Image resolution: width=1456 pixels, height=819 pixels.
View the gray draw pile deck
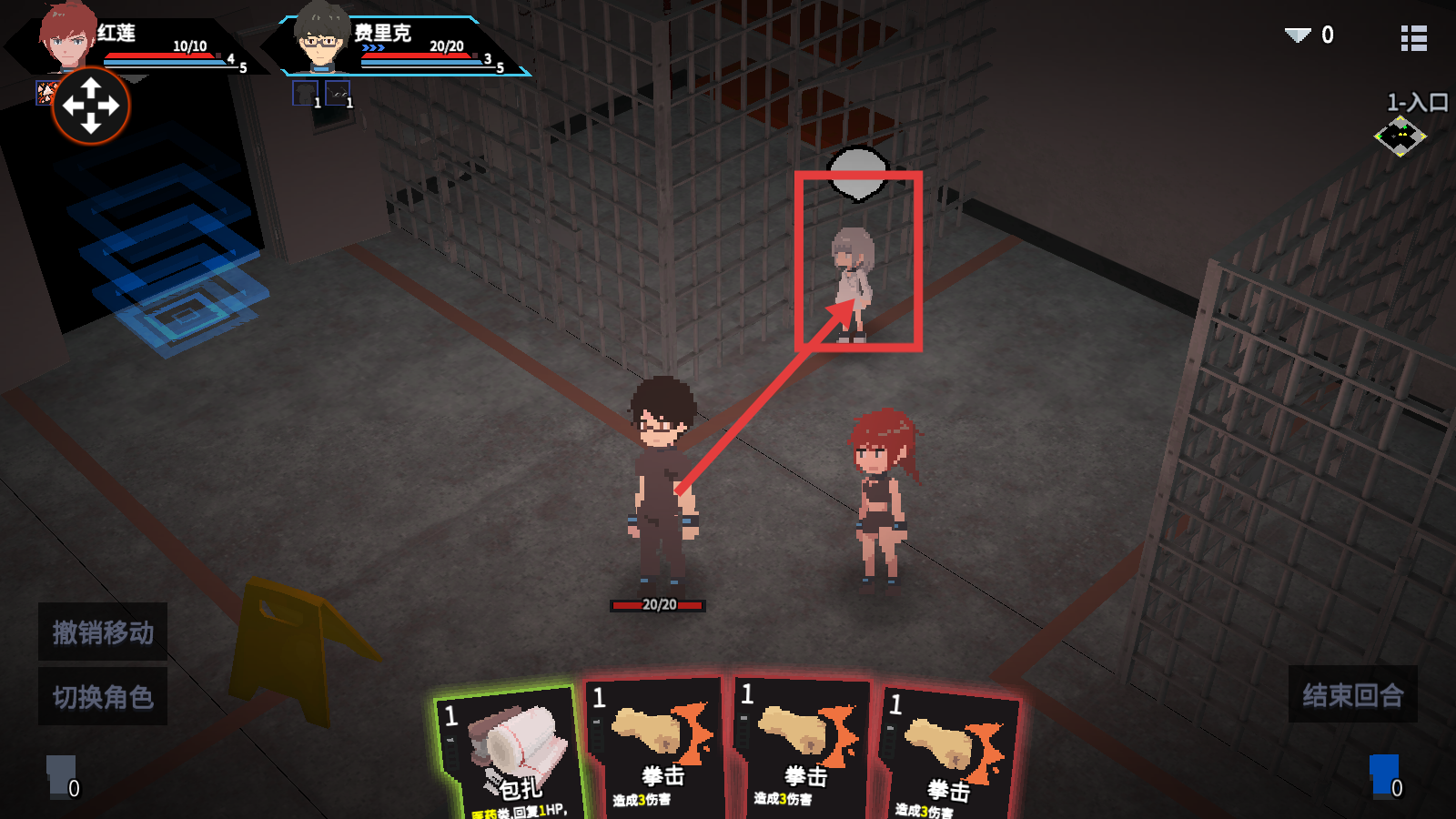[61, 775]
